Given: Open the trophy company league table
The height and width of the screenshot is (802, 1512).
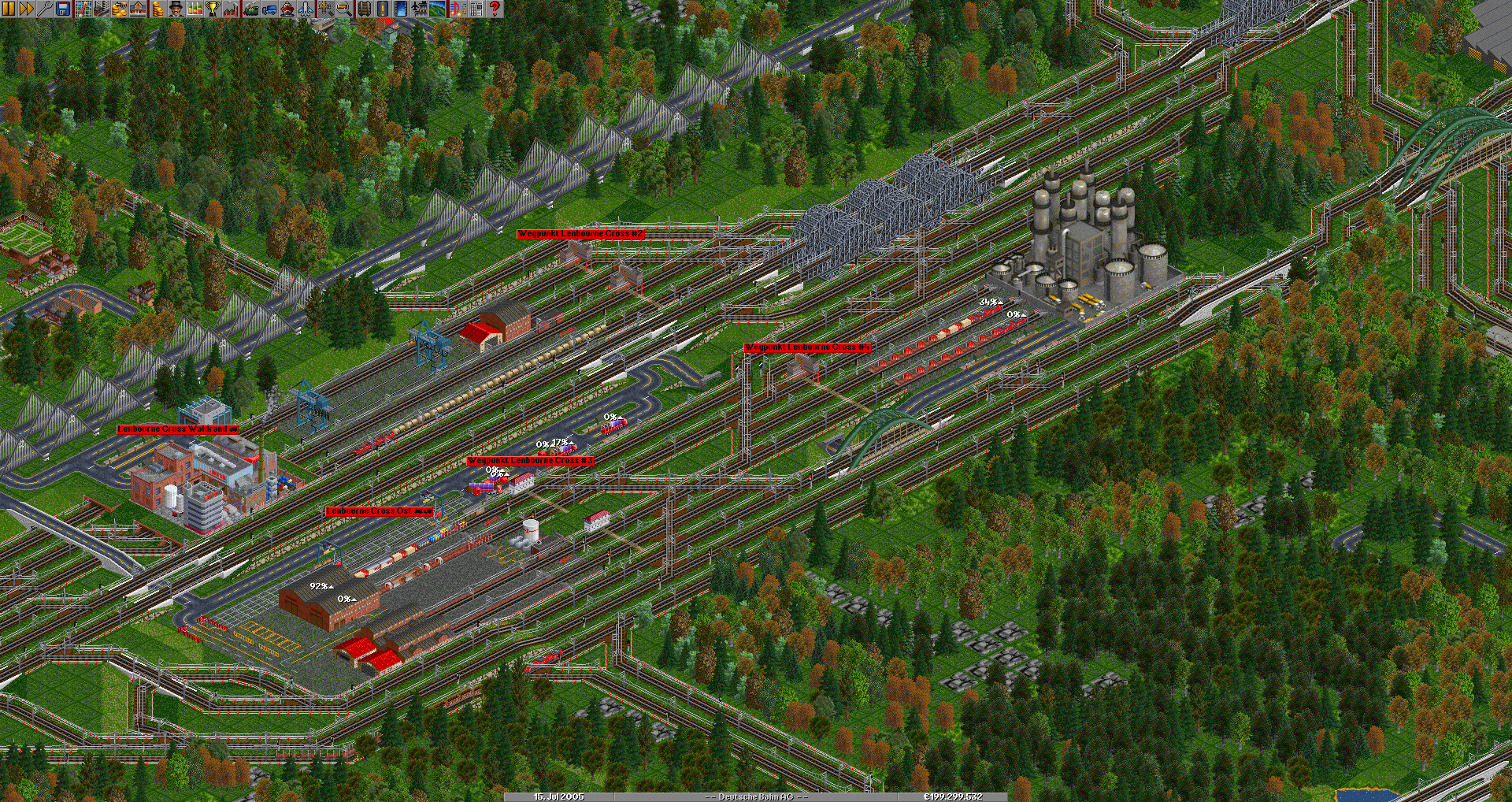Looking at the screenshot, I should [212, 9].
